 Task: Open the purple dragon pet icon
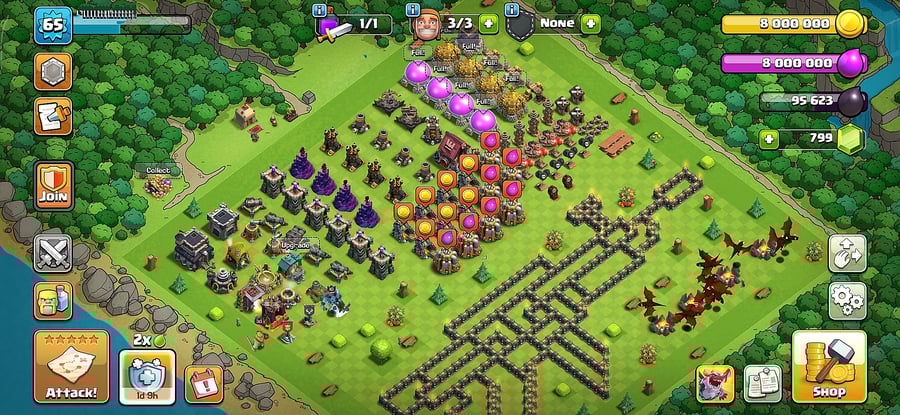715,384
